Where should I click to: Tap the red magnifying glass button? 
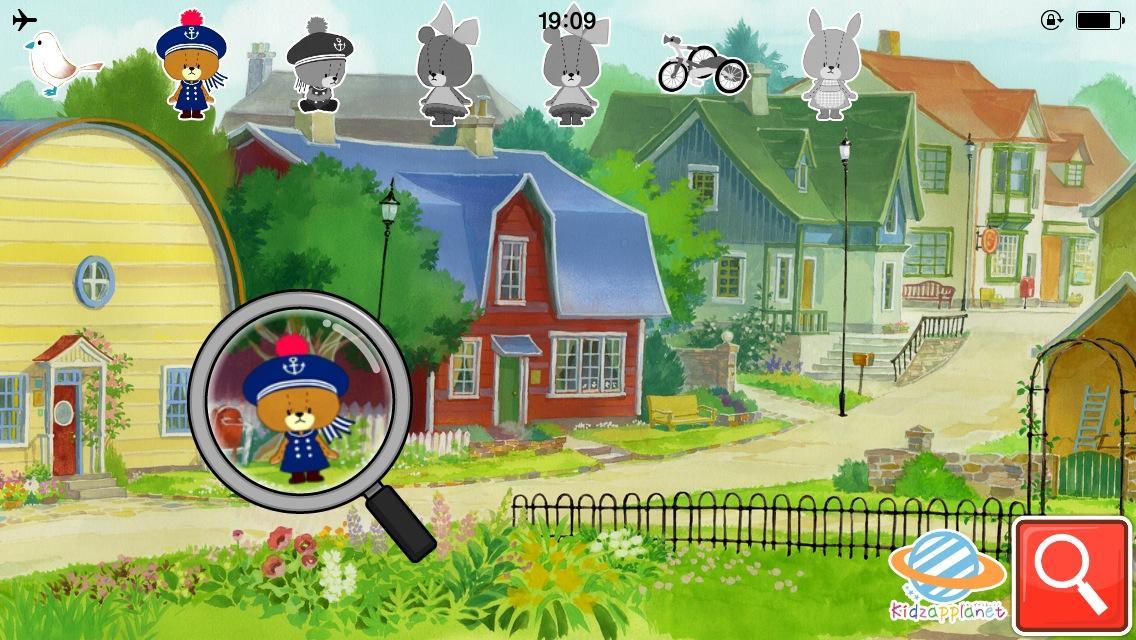(1072, 577)
